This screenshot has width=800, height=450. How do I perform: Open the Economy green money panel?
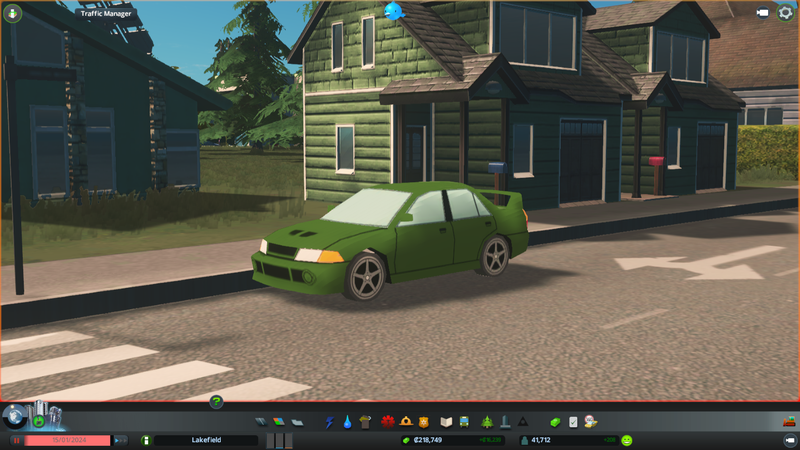pyautogui.click(x=556, y=422)
